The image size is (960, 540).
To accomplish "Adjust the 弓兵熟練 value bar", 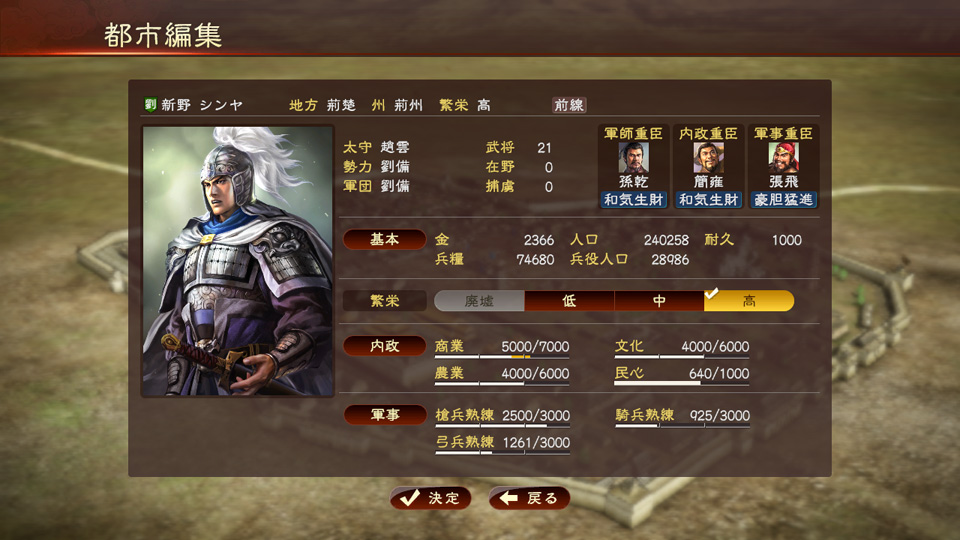I will [502, 451].
